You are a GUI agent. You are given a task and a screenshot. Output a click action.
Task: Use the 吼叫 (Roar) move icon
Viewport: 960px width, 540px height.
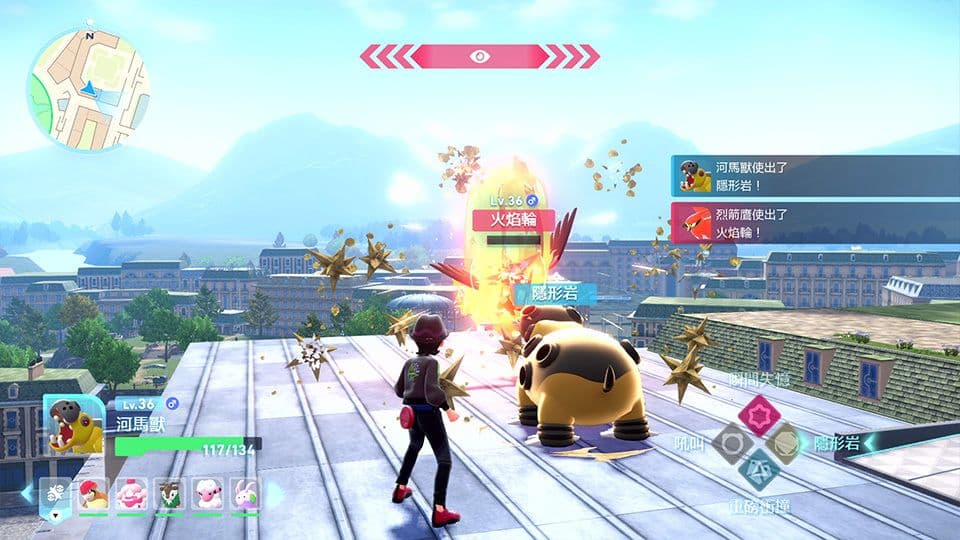[x=731, y=442]
